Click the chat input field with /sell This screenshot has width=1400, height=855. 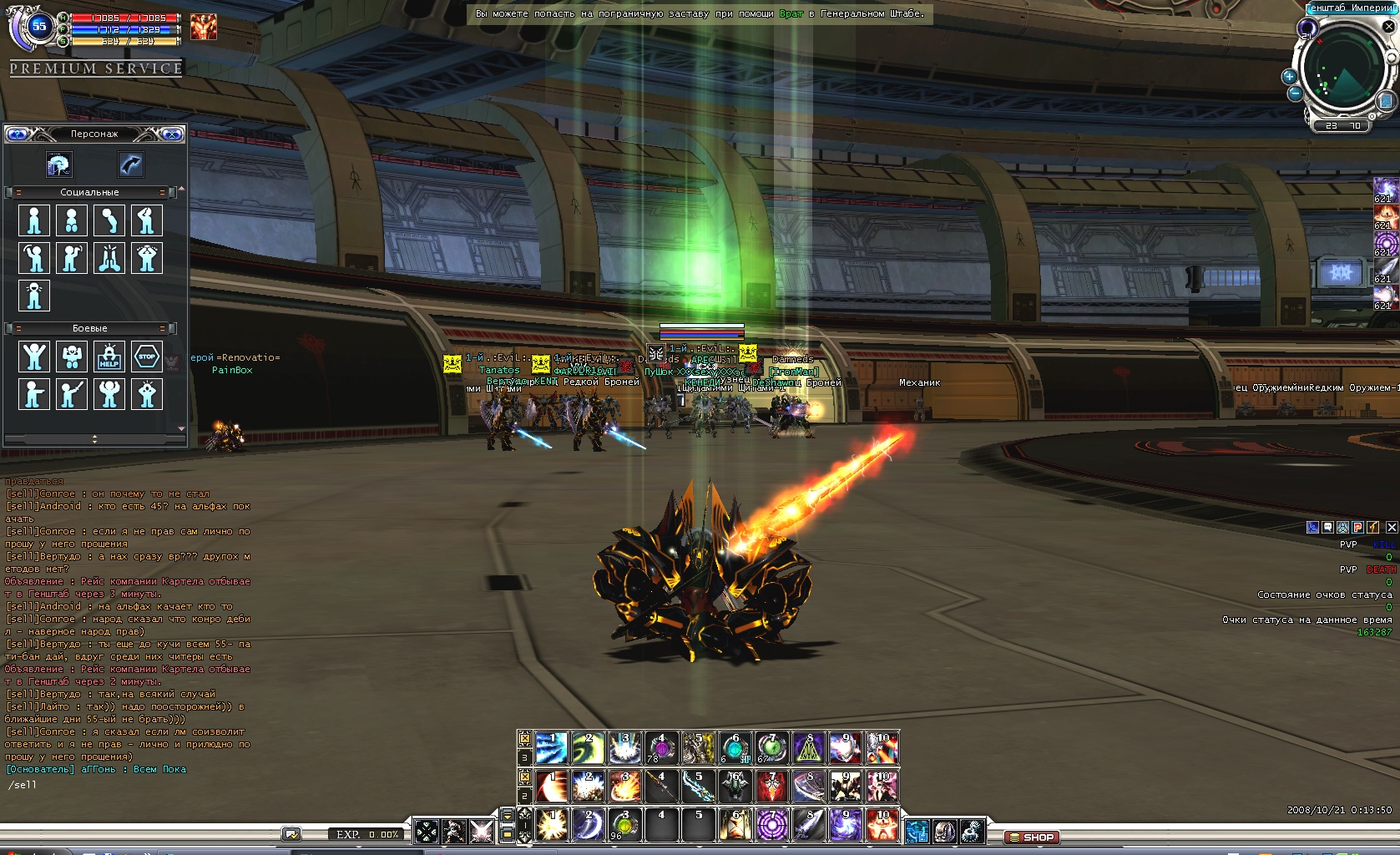(125, 785)
